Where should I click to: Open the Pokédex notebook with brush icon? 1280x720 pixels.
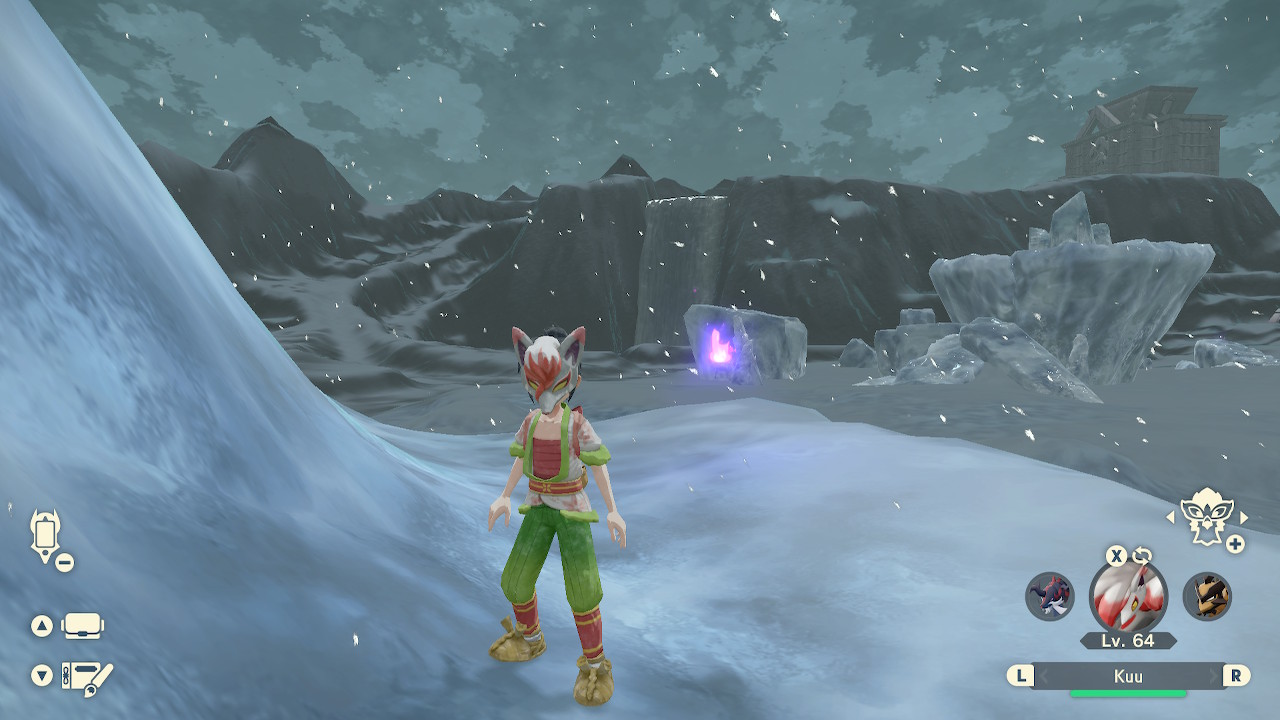pyautogui.click(x=87, y=676)
